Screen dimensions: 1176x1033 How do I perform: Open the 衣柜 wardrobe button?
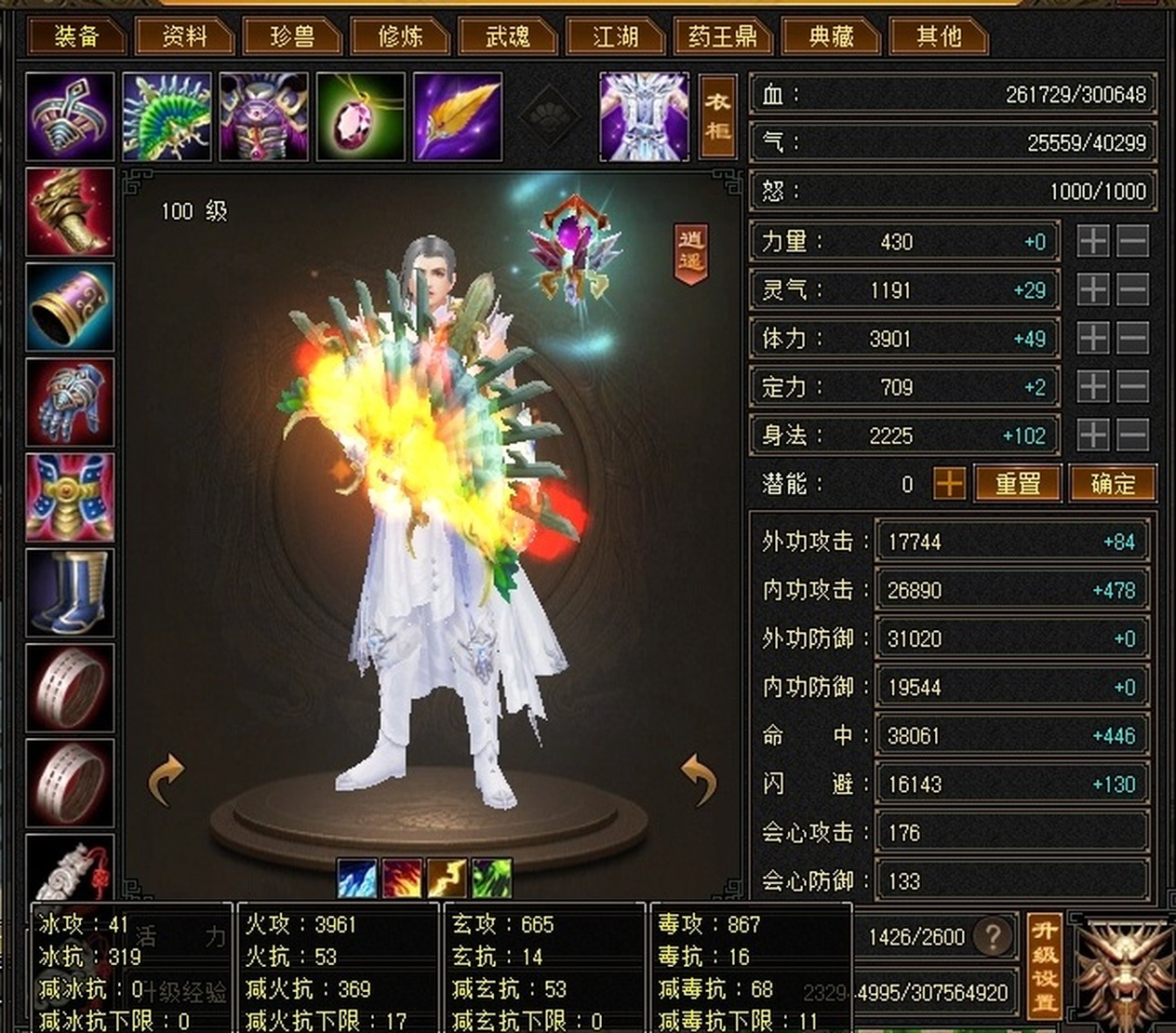tap(717, 116)
